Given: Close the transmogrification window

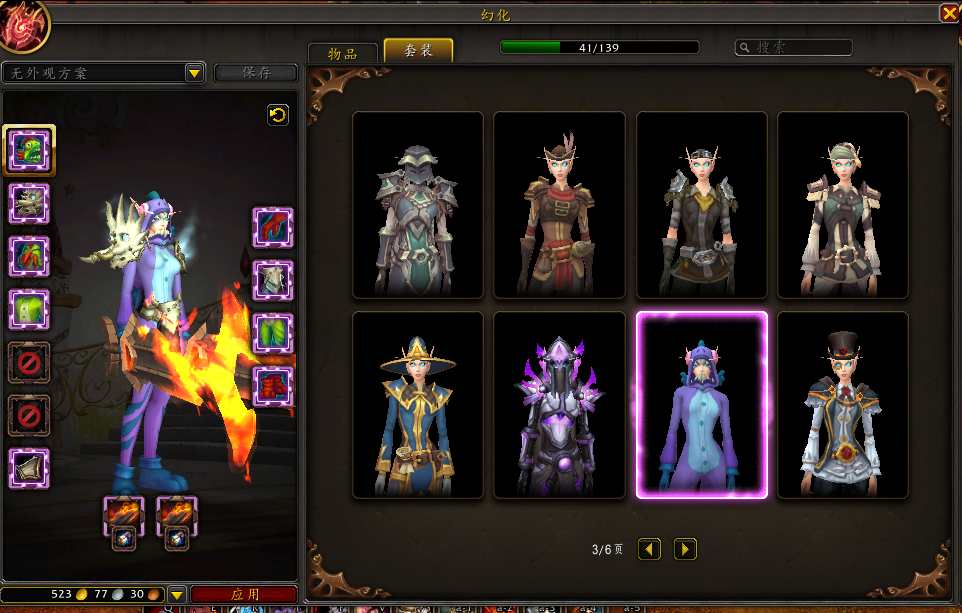Looking at the screenshot, I should (948, 13).
